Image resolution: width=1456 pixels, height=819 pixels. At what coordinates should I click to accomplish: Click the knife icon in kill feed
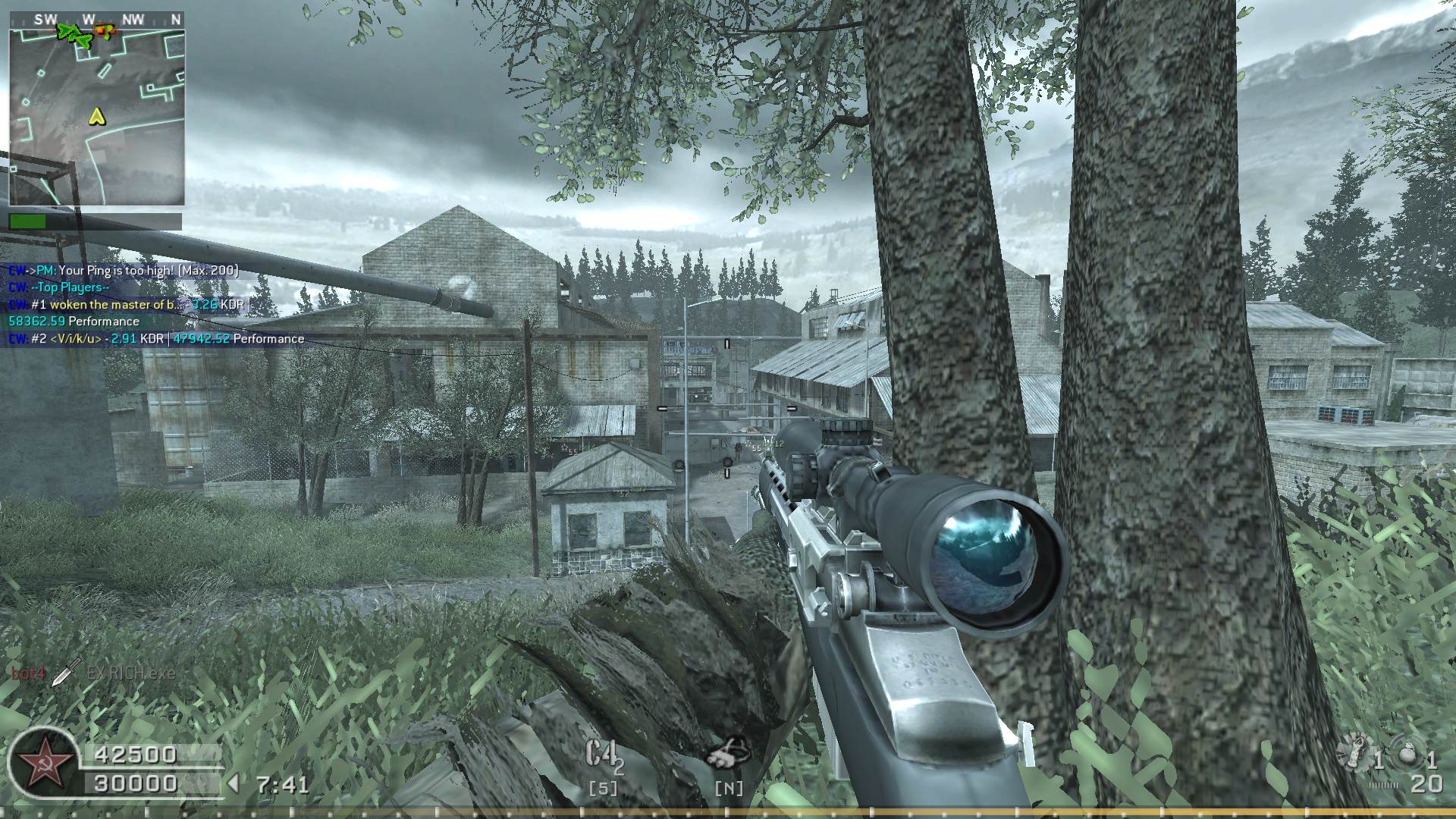point(67,671)
